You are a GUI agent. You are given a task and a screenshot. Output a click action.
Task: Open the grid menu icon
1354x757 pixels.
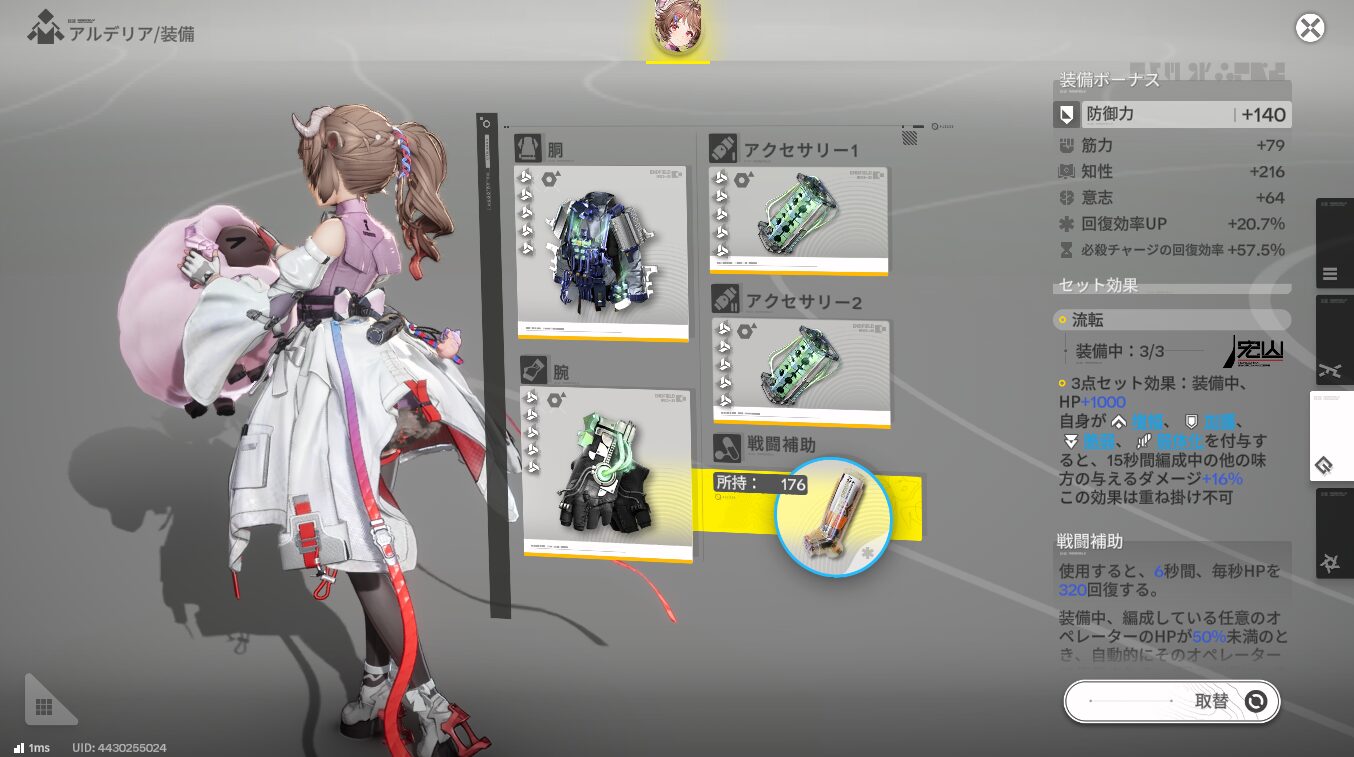pyautogui.click(x=44, y=707)
